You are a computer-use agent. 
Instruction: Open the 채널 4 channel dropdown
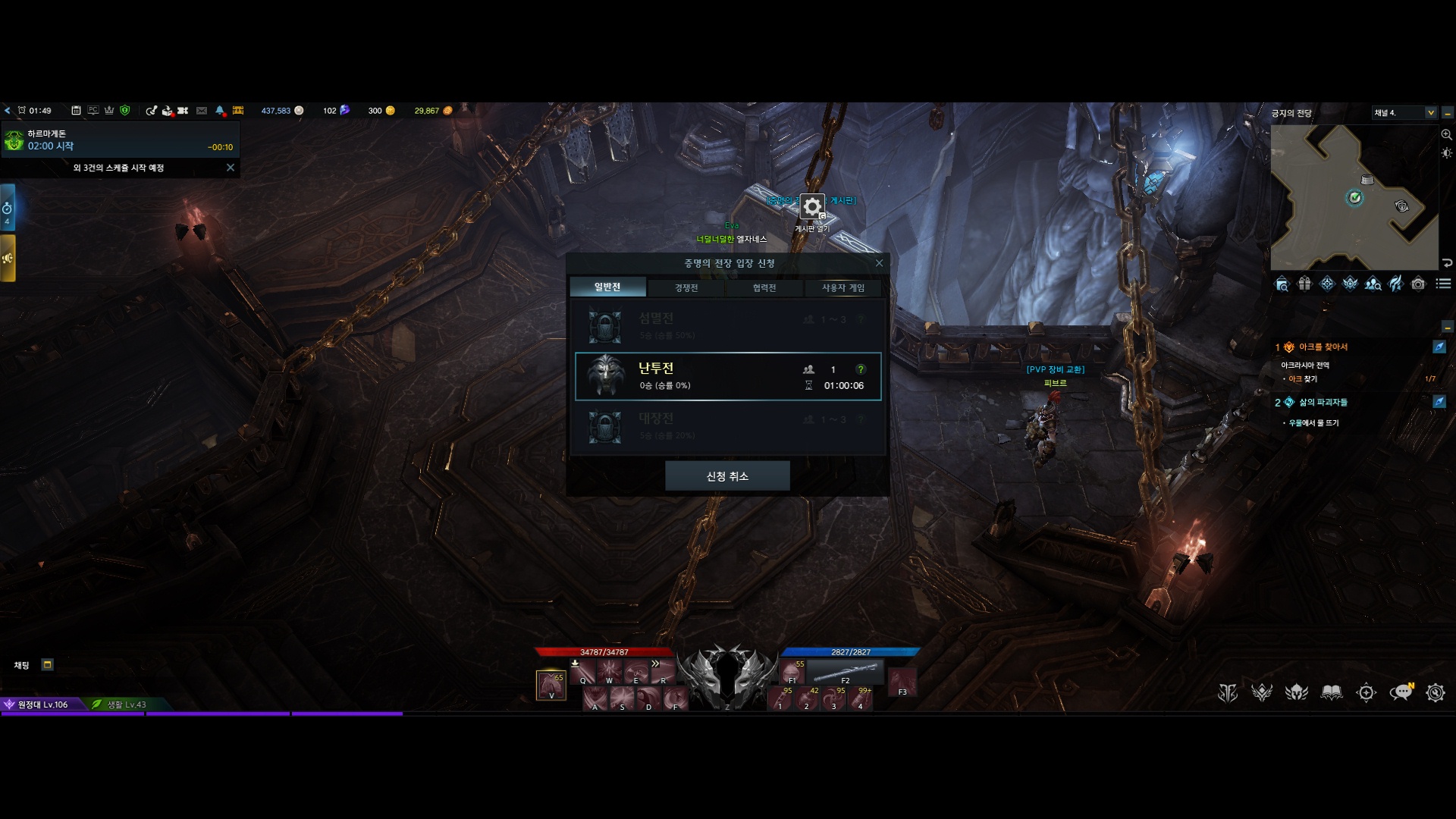1431,113
